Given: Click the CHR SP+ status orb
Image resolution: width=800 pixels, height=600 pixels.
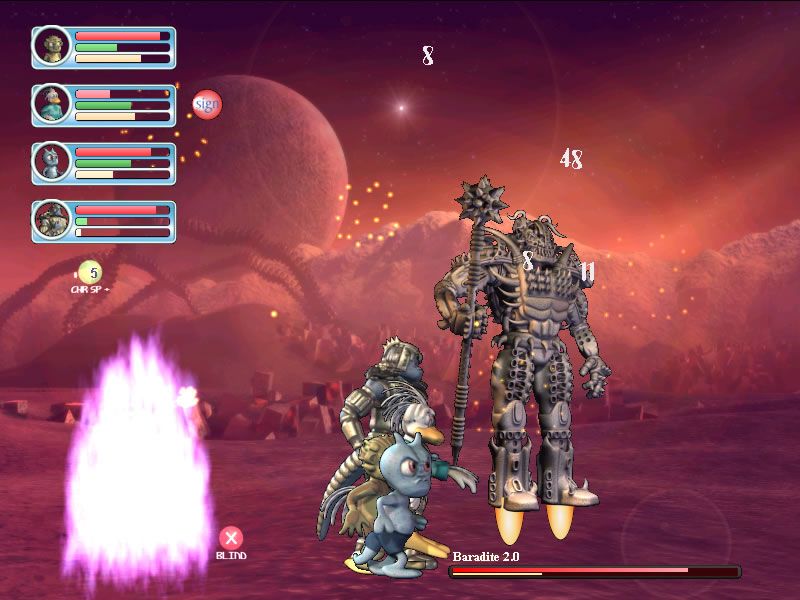Looking at the screenshot, I should 90,271.
